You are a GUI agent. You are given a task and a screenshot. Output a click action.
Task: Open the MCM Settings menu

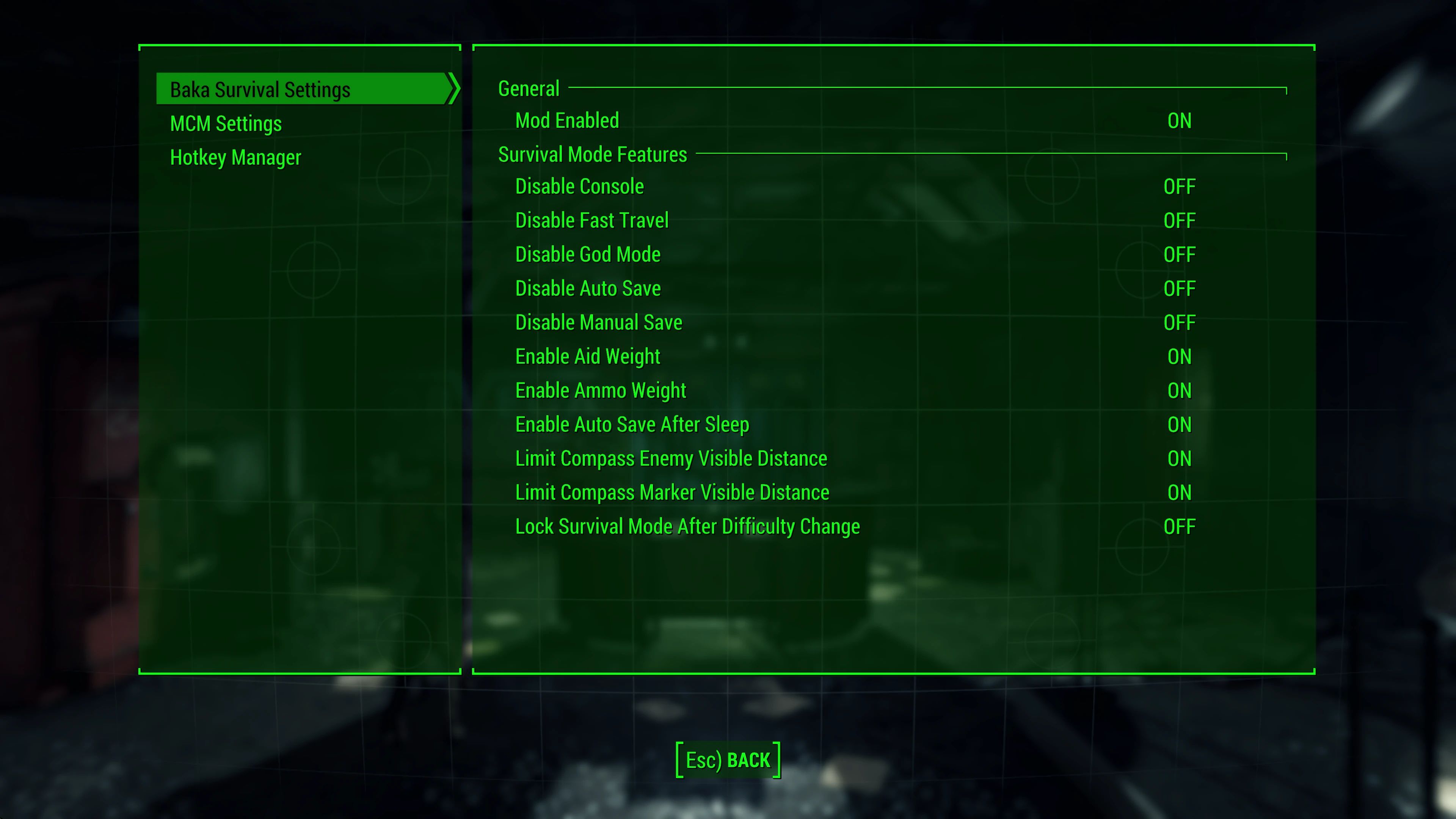226,123
